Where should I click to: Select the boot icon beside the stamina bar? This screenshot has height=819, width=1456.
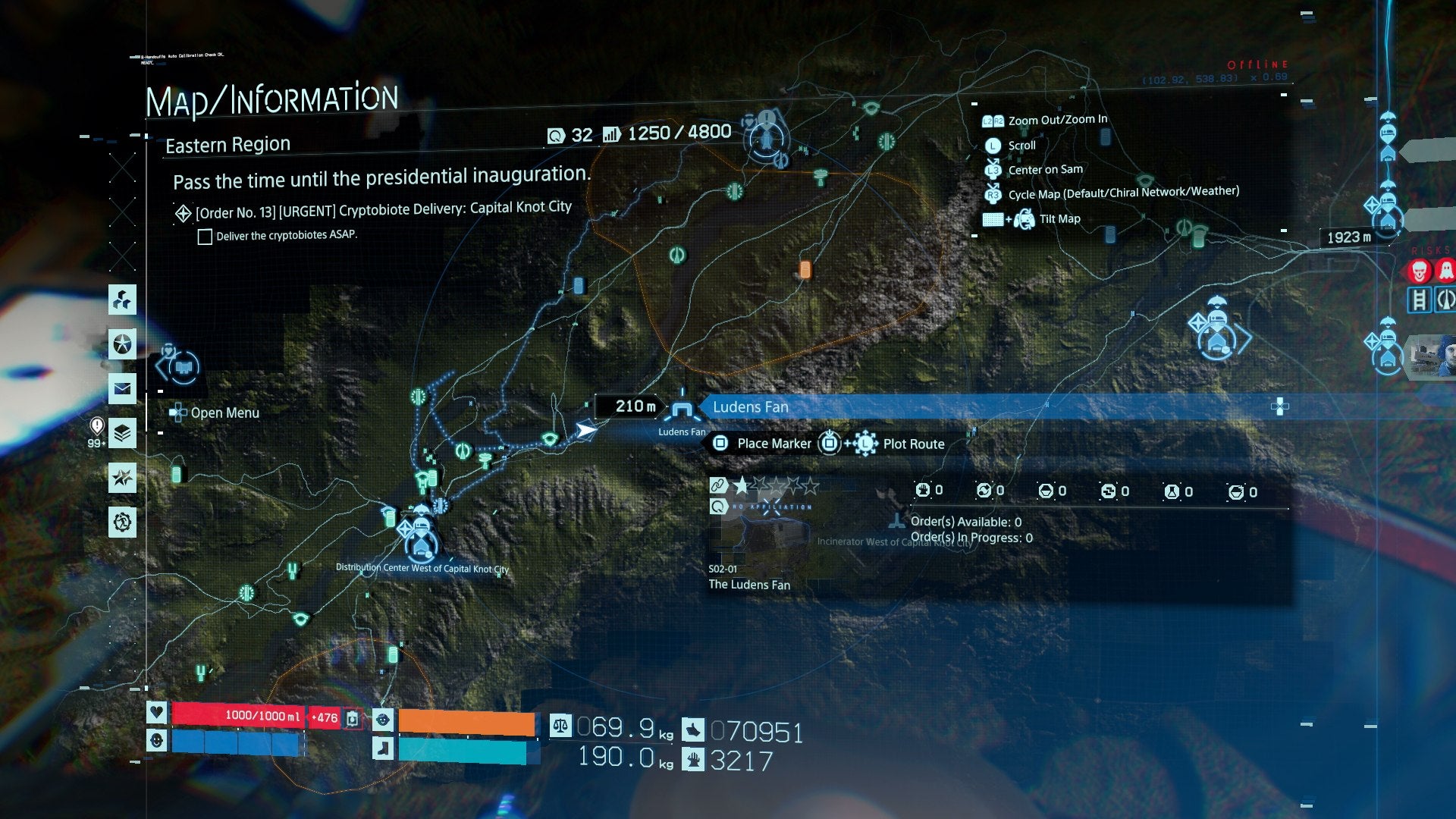[x=384, y=750]
